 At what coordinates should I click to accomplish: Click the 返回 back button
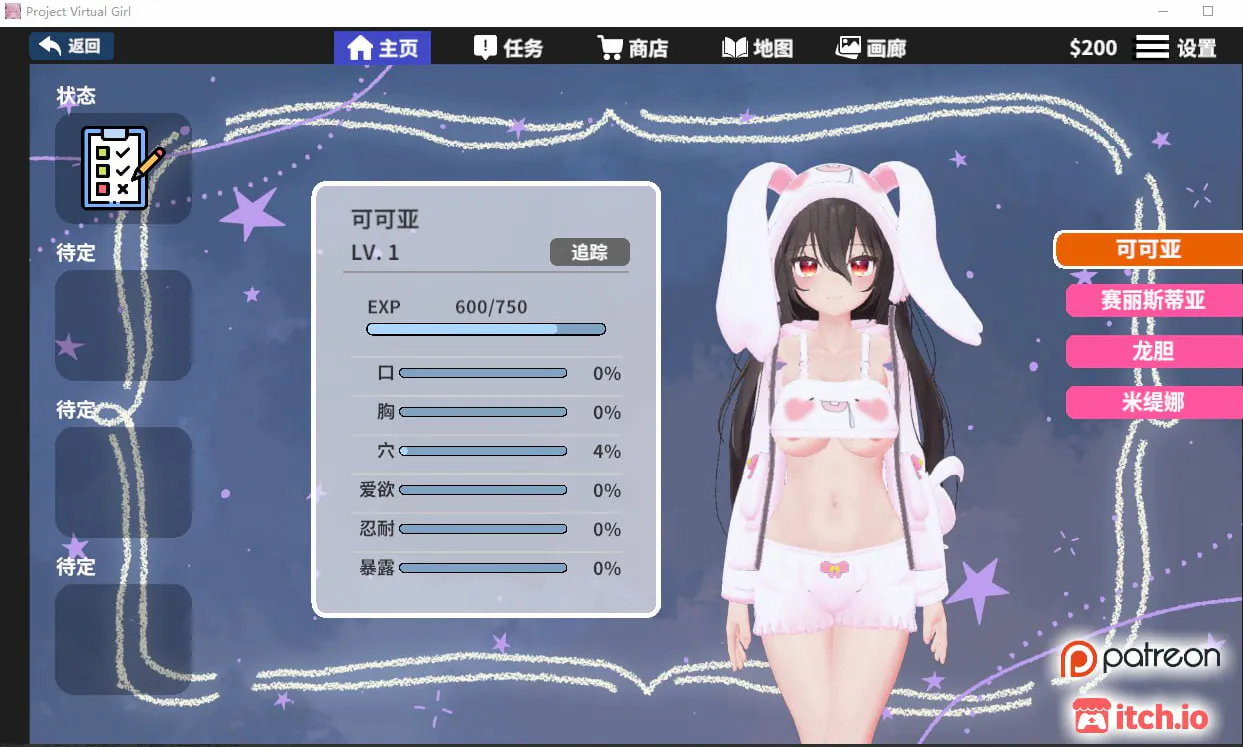click(x=71, y=46)
